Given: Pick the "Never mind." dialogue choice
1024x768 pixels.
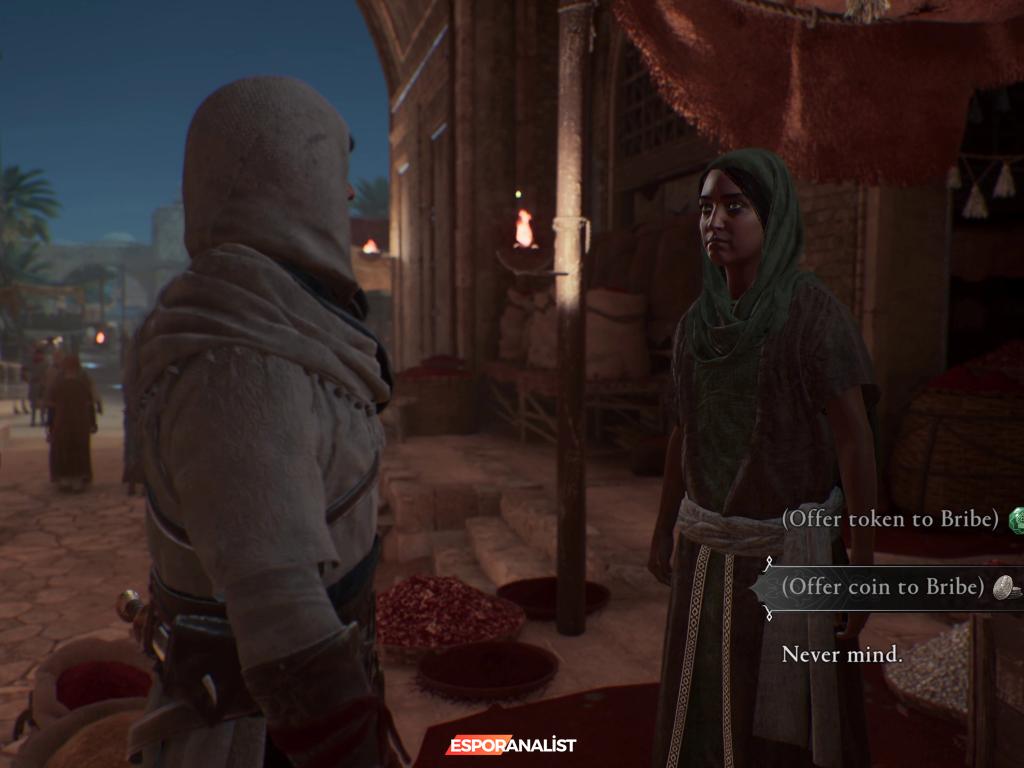Looking at the screenshot, I should click(842, 655).
